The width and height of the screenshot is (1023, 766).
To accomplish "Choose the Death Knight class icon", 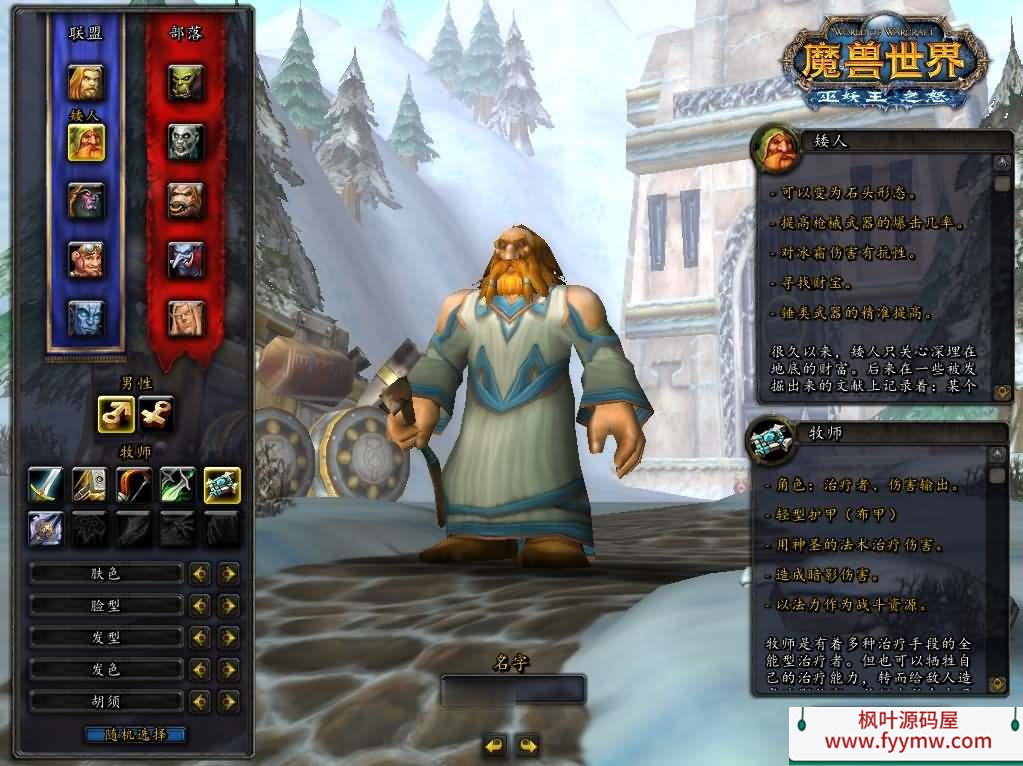I will click(x=45, y=528).
